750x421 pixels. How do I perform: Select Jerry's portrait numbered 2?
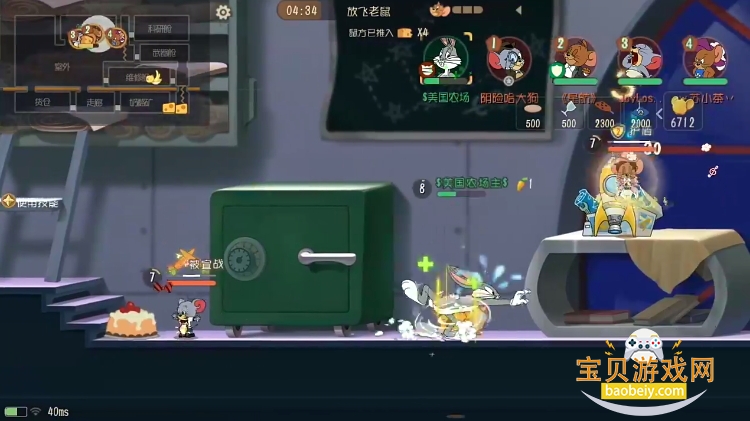[x=573, y=58]
